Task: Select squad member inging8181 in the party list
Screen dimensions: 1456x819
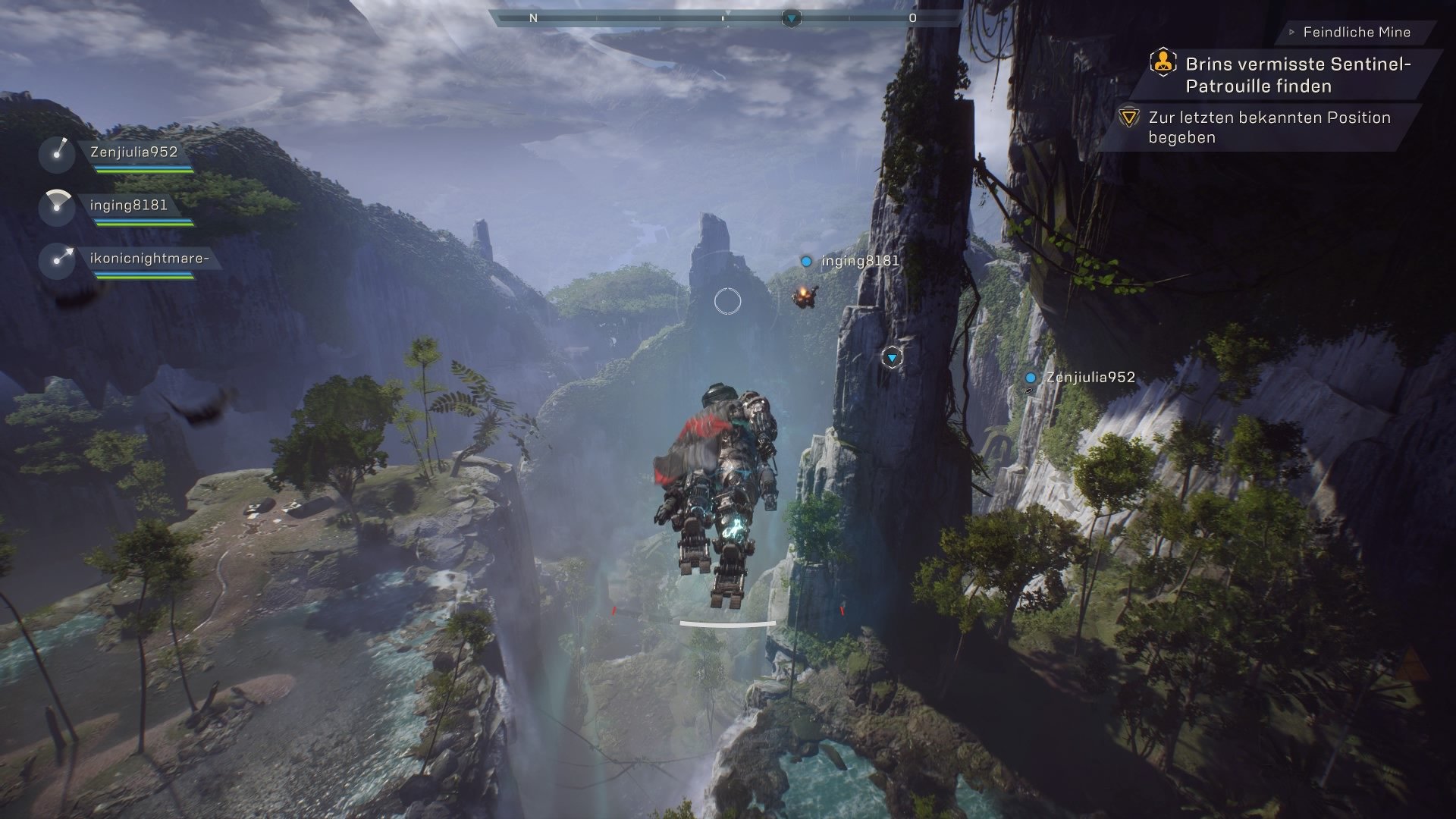Action: click(x=128, y=206)
